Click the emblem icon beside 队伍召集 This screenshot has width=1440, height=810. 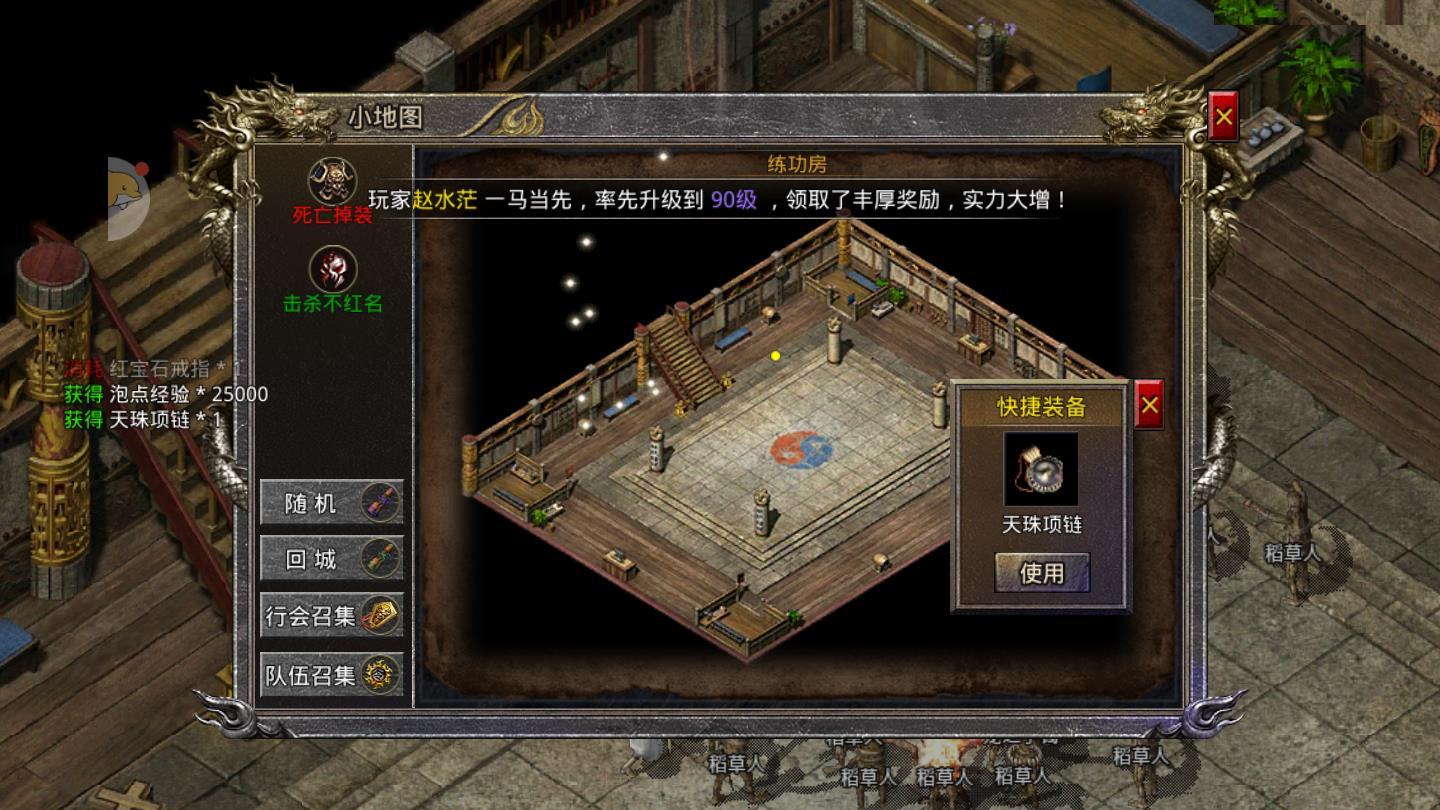coord(381,675)
